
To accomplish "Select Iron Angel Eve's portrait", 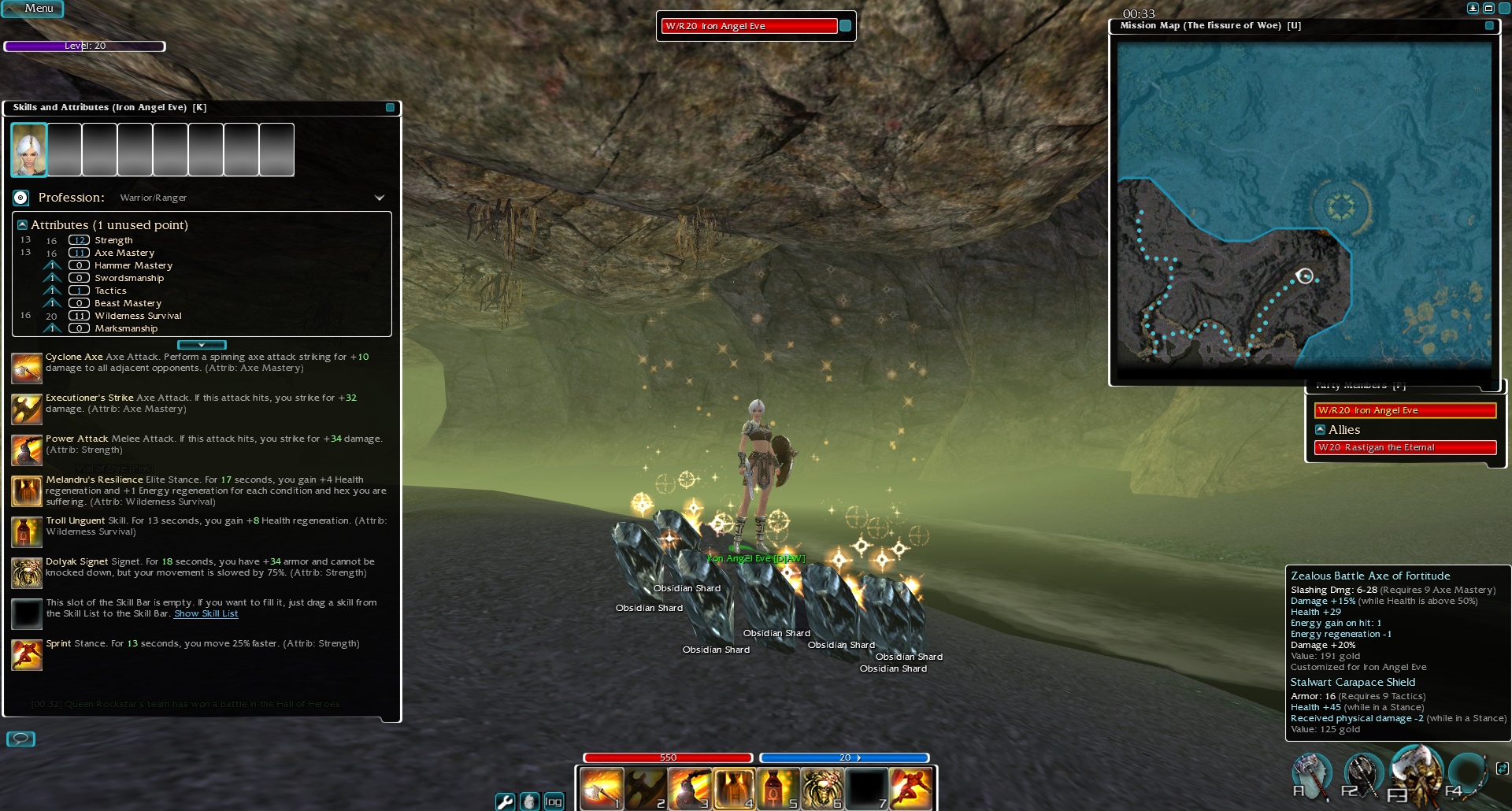I will pyautogui.click(x=28, y=149).
